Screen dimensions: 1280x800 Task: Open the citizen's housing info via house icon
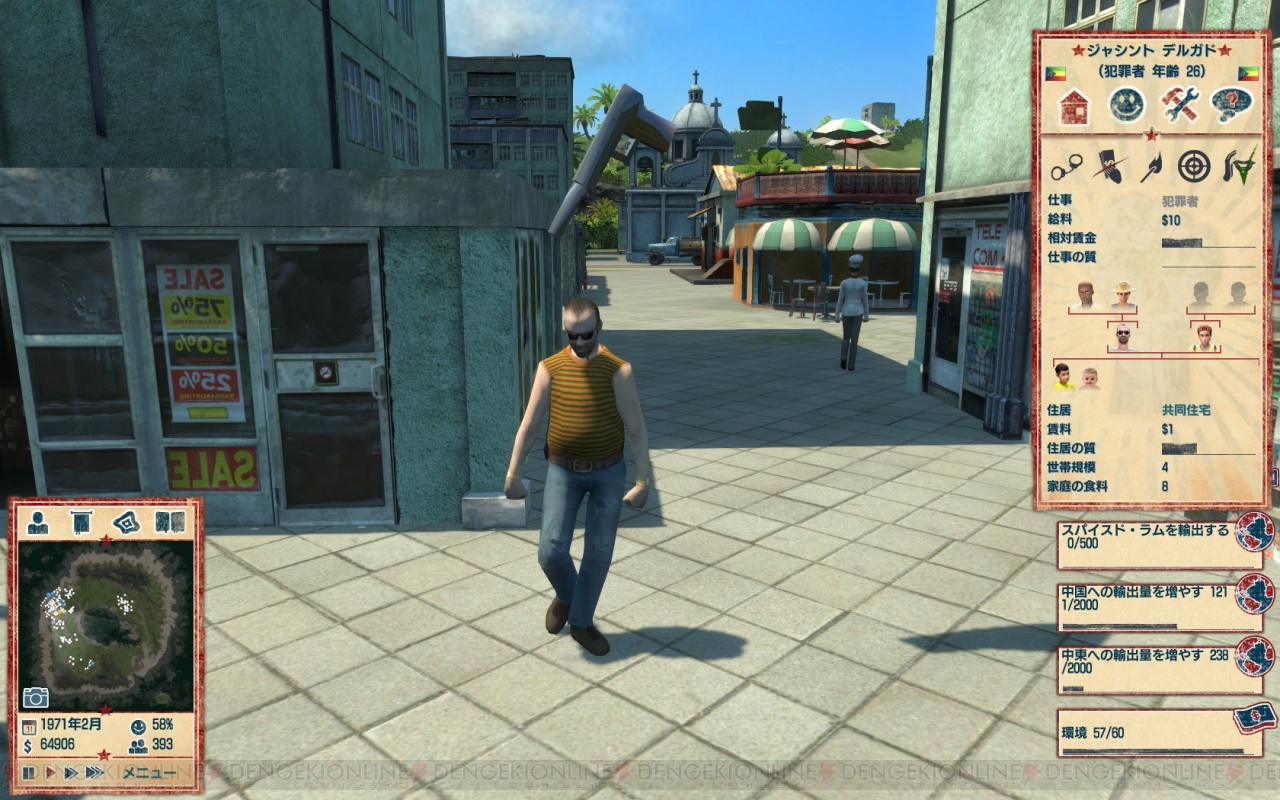click(1074, 105)
